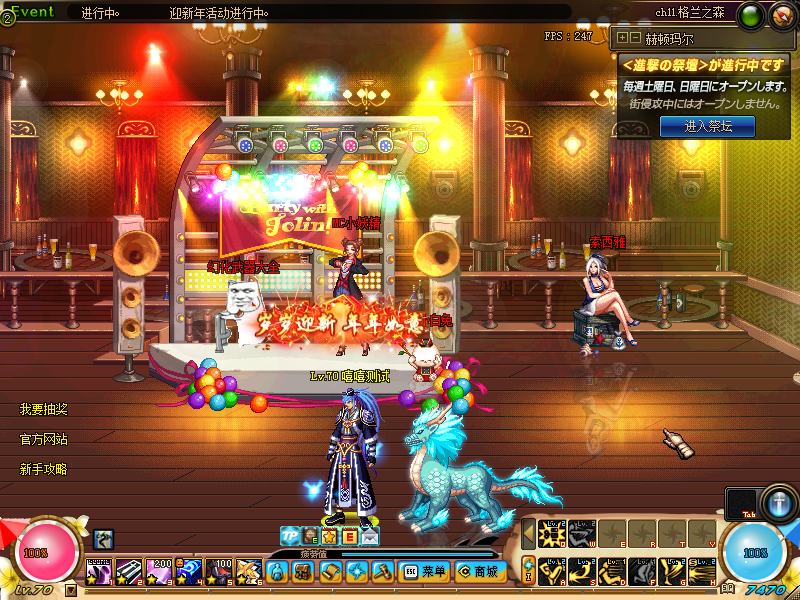Open the hammer icon in menu bar

pyautogui.click(x=383, y=572)
